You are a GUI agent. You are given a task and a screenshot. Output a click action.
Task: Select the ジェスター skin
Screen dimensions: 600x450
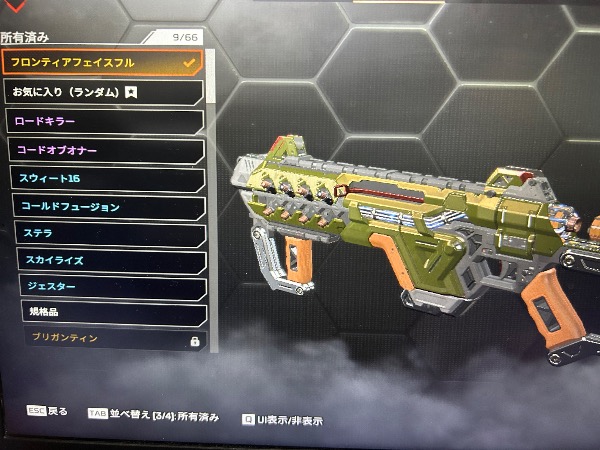[112, 287]
